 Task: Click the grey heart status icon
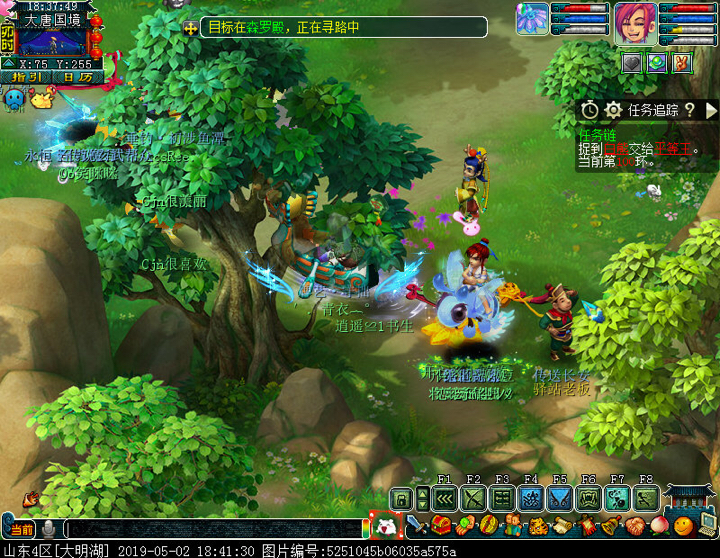[631, 63]
